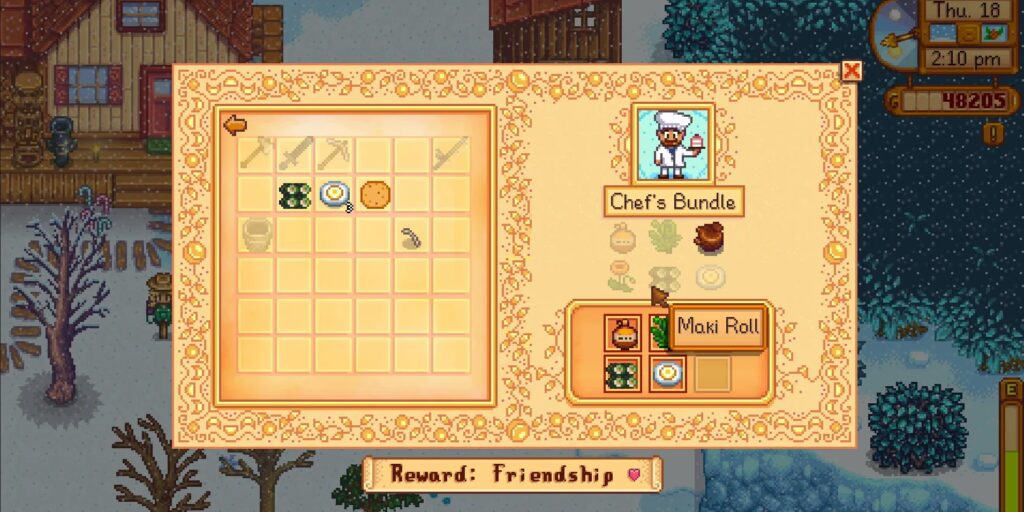1024x512 pixels.
Task: Click the deposited fried egg bundle slot
Action: pyautogui.click(x=667, y=374)
